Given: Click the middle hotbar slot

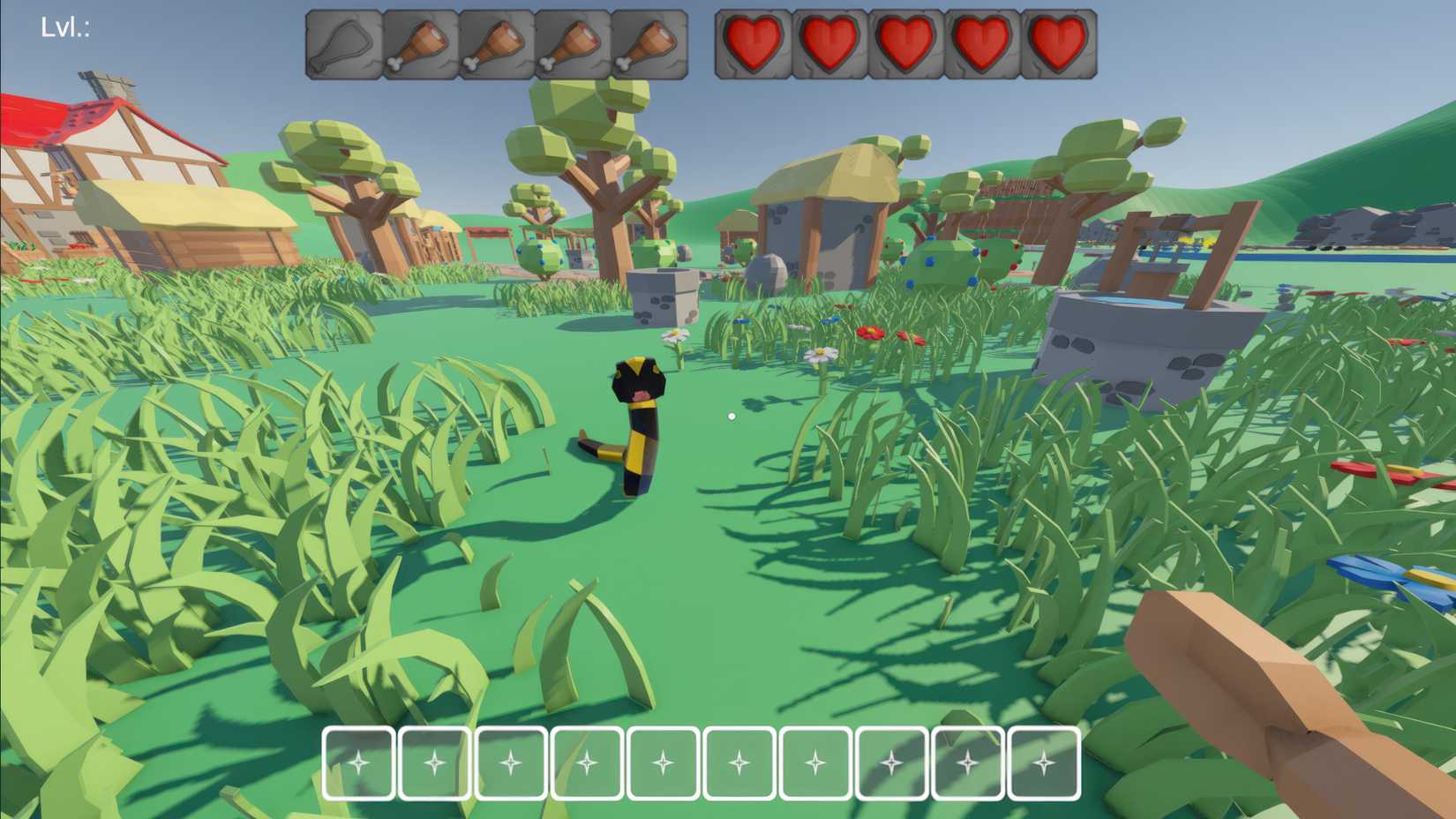Looking at the screenshot, I should (x=739, y=763).
